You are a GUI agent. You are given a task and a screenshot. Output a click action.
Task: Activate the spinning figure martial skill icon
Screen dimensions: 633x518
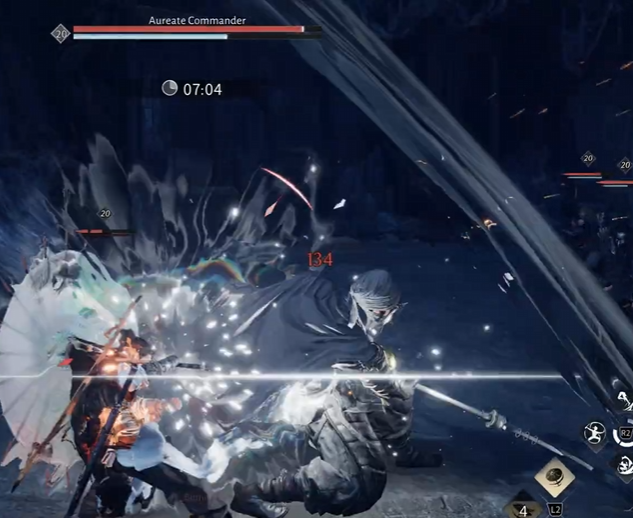click(595, 433)
